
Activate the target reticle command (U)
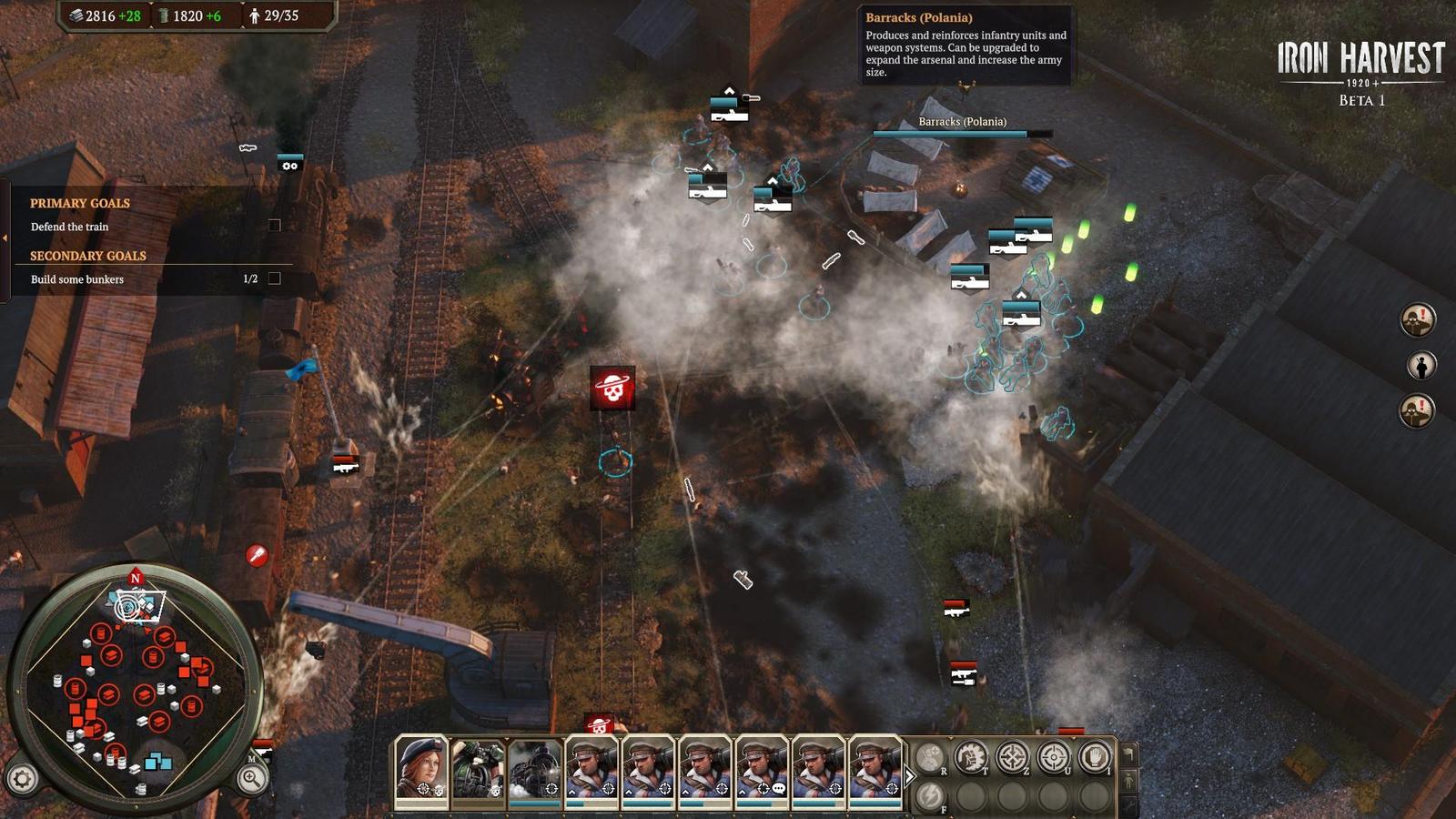(1054, 757)
